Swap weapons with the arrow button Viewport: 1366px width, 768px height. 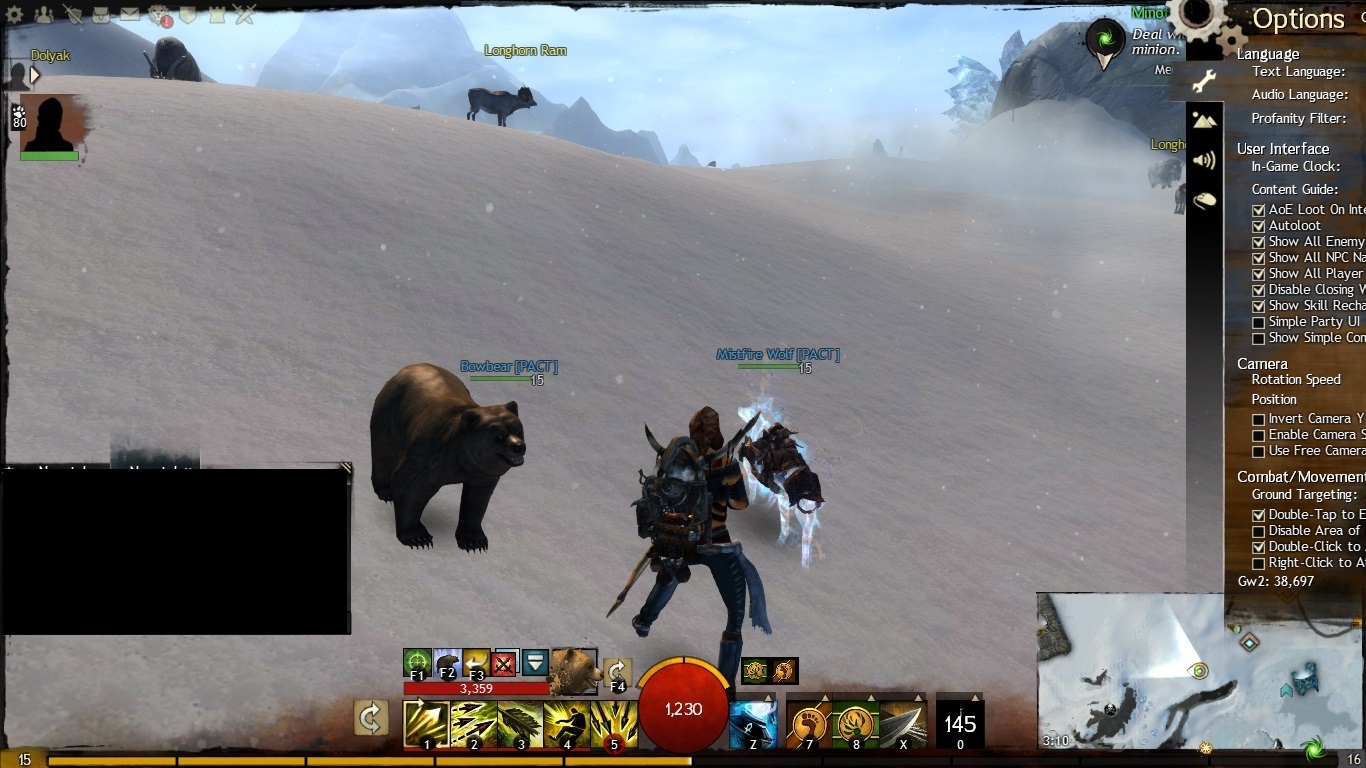coord(371,717)
